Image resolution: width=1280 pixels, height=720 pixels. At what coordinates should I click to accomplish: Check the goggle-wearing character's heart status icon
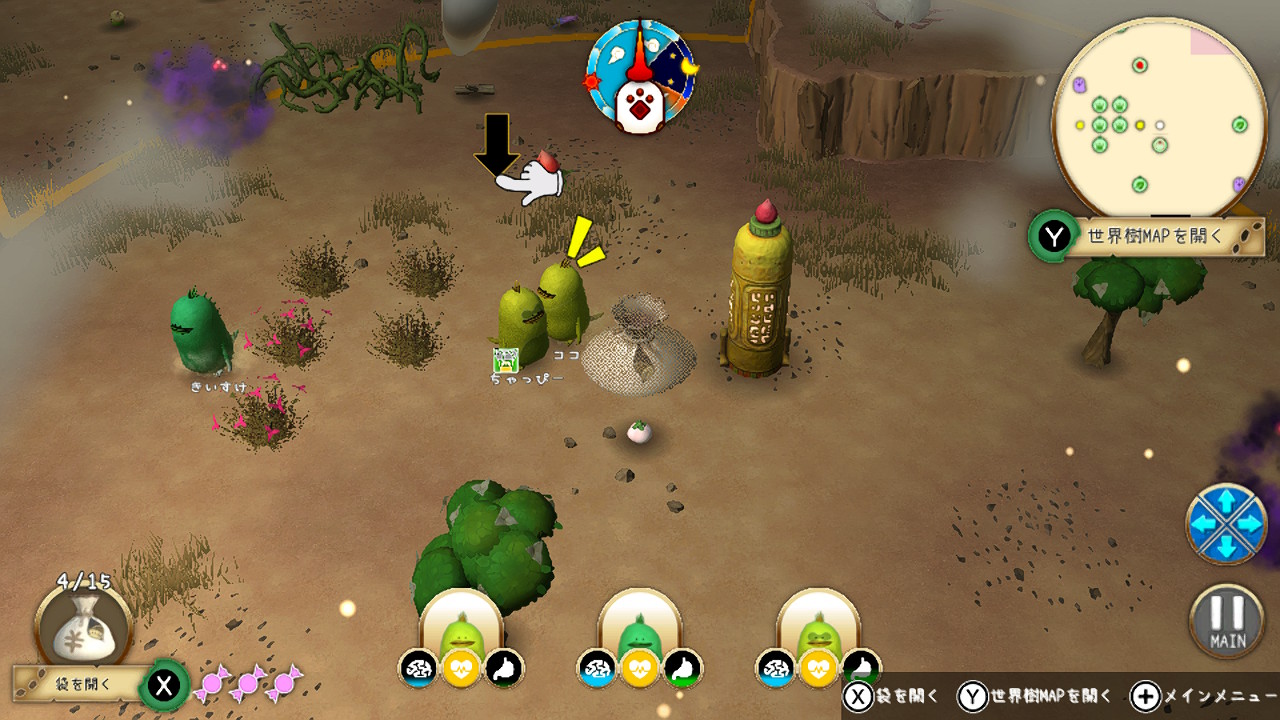click(x=819, y=668)
